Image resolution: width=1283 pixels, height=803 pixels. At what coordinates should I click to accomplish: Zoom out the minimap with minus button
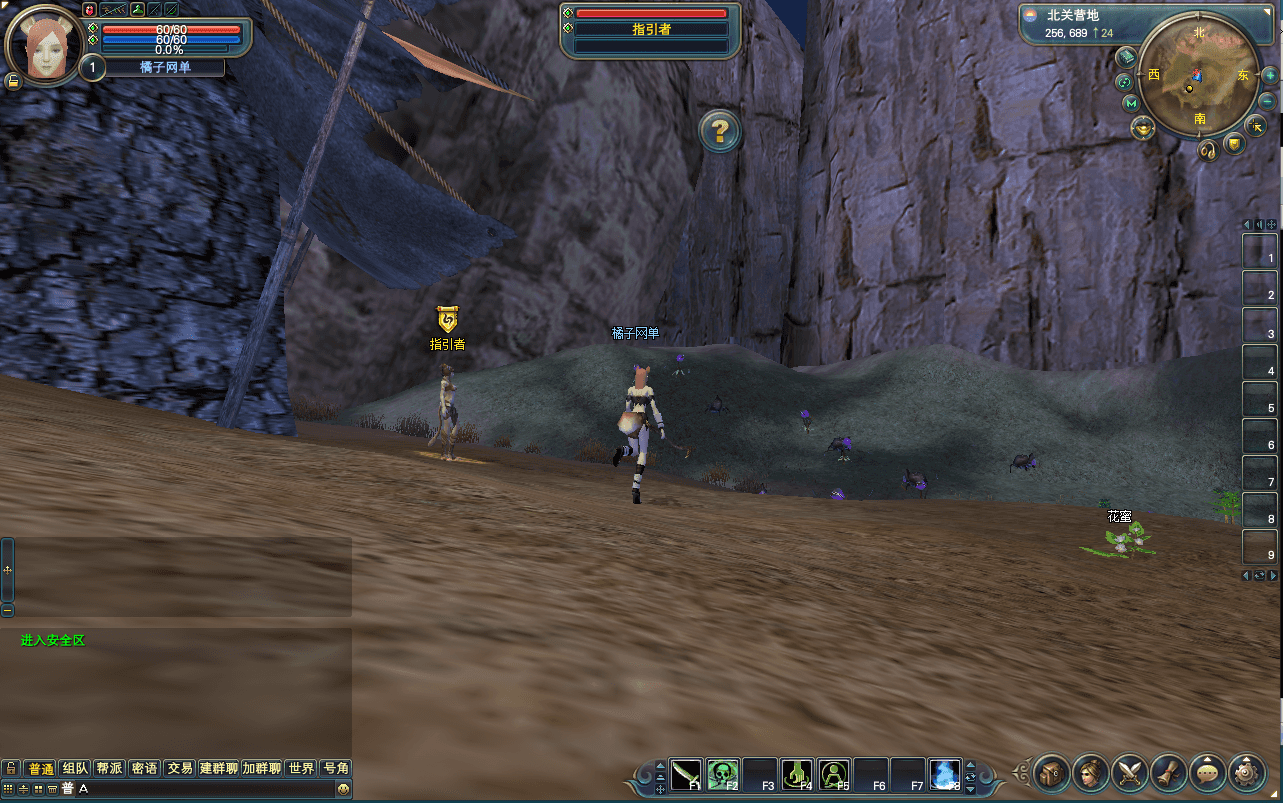click(1267, 101)
